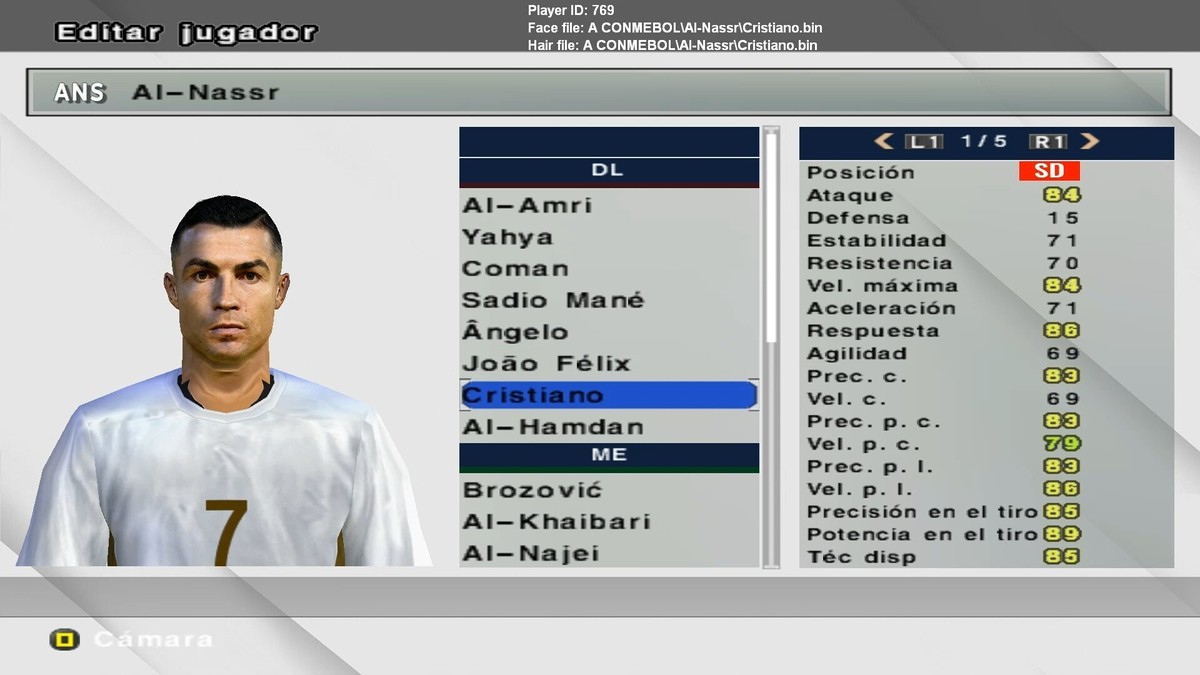This screenshot has width=1200, height=675.
Task: Go to the next stats page arrow
Action: pos(1090,142)
